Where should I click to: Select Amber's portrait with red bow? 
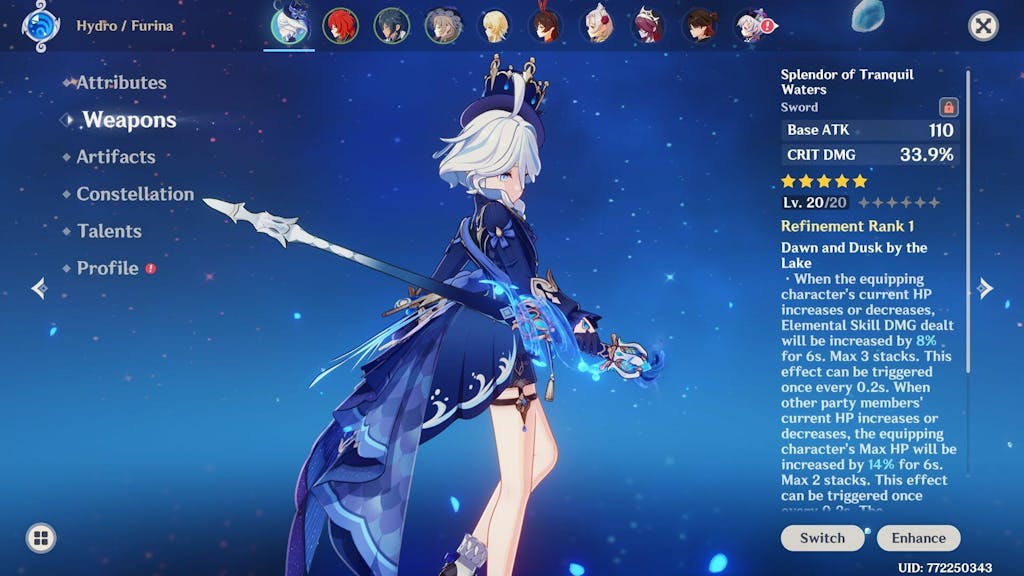click(x=545, y=26)
